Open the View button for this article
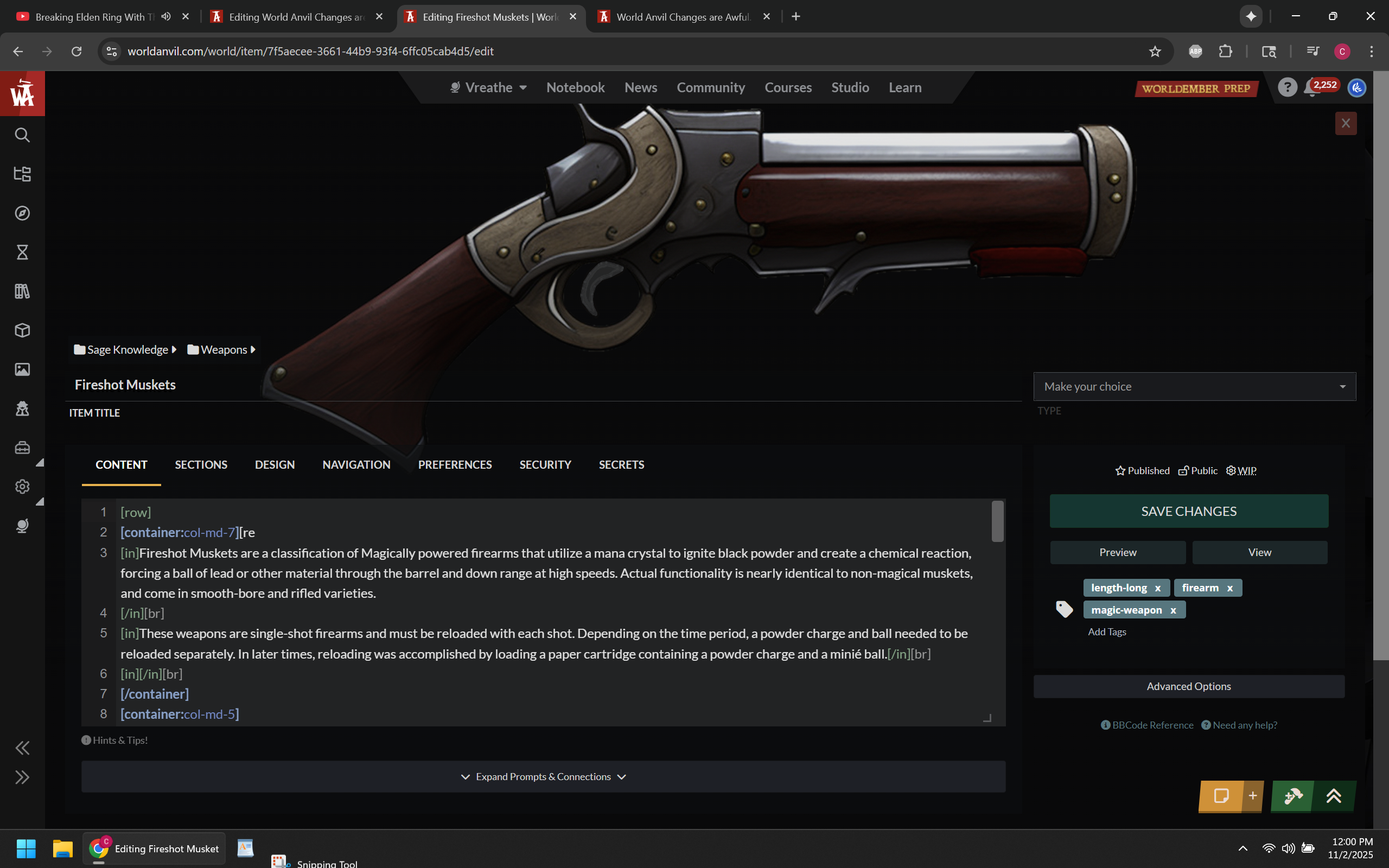 point(1259,552)
